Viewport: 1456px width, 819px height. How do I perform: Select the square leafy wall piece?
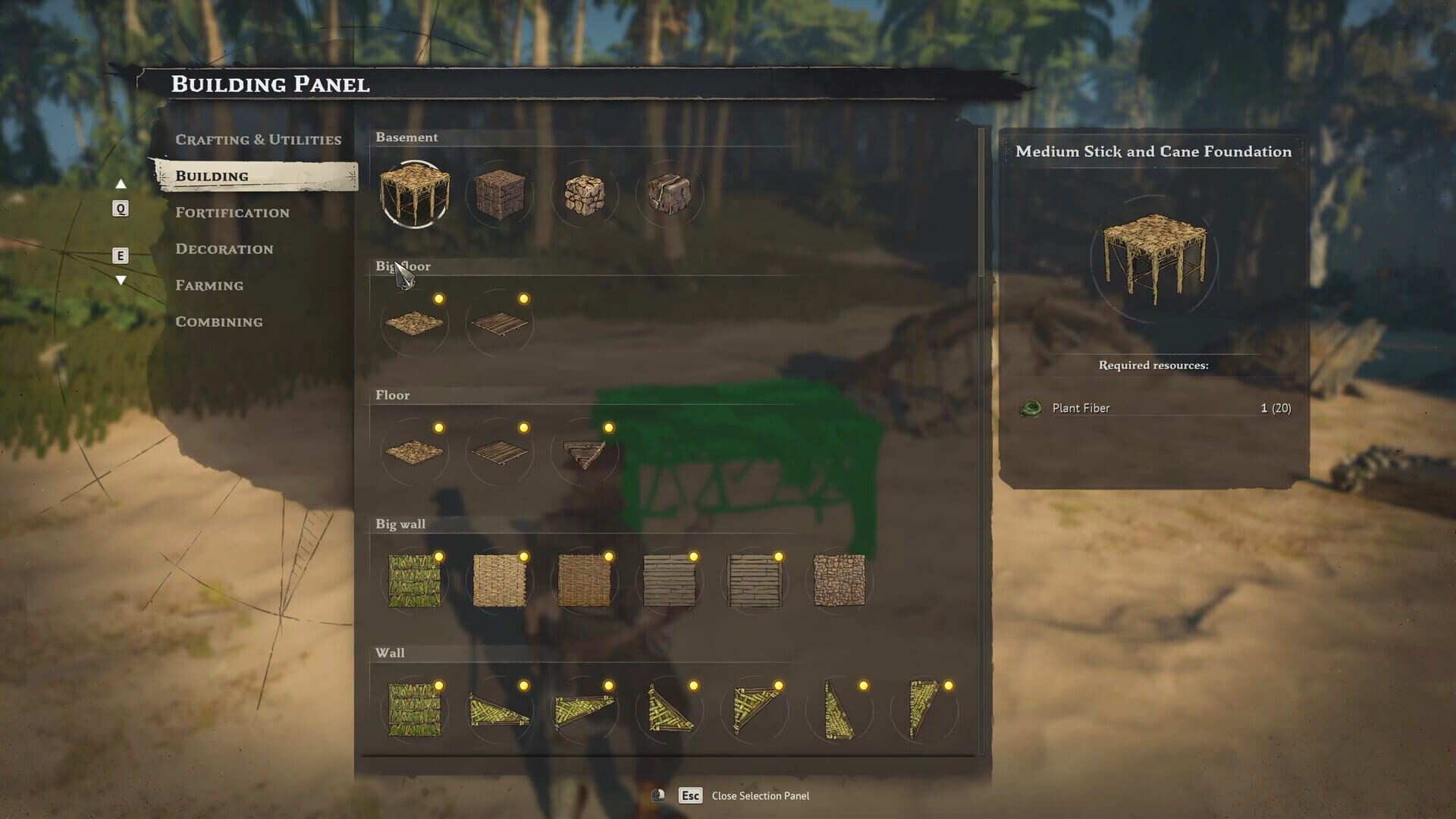tap(415, 711)
